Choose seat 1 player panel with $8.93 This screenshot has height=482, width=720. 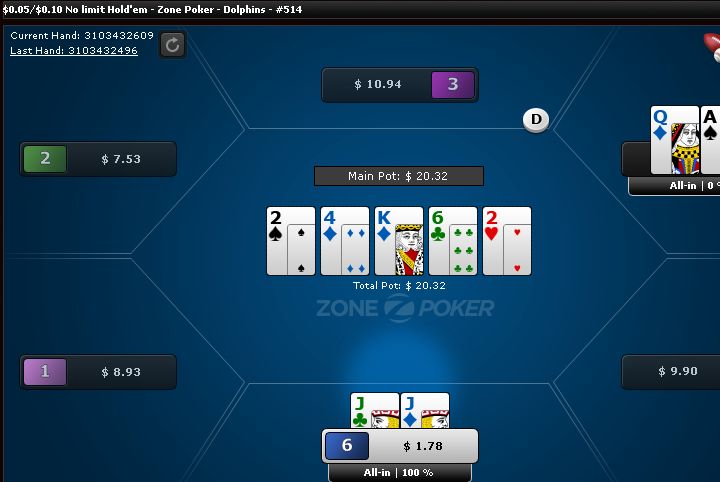click(98, 372)
